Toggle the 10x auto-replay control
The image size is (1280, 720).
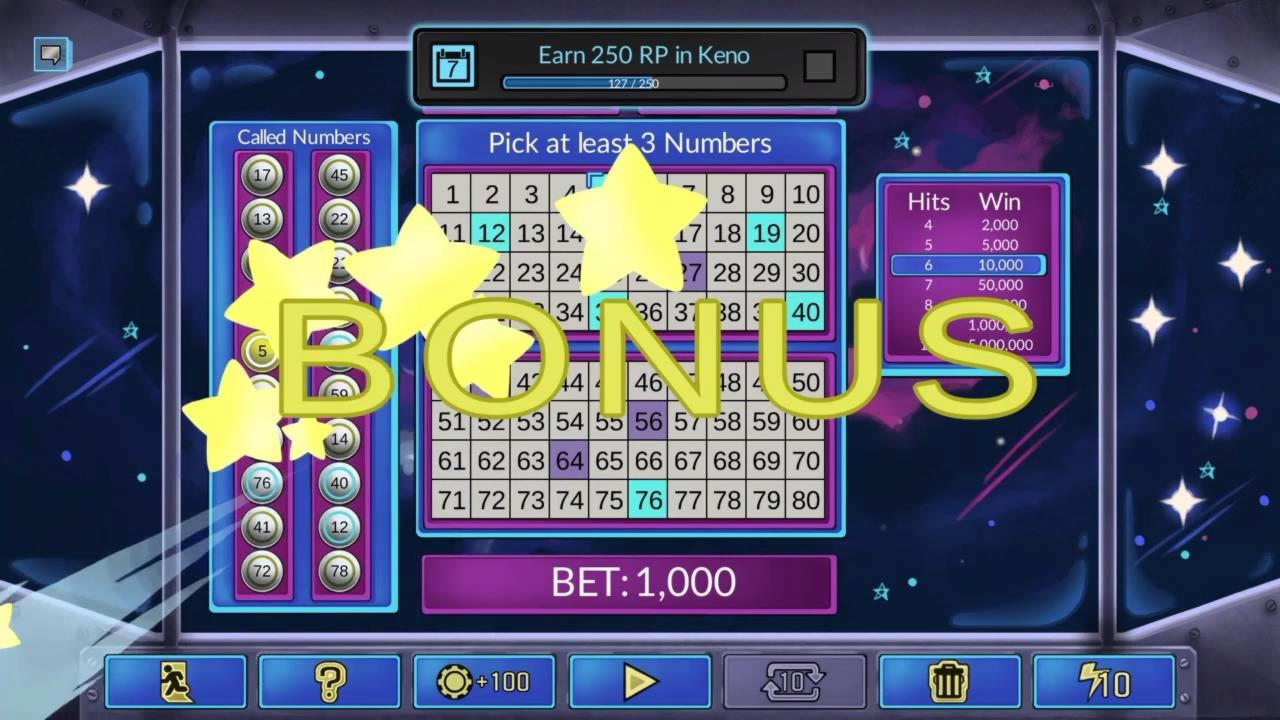pyautogui.click(x=795, y=682)
